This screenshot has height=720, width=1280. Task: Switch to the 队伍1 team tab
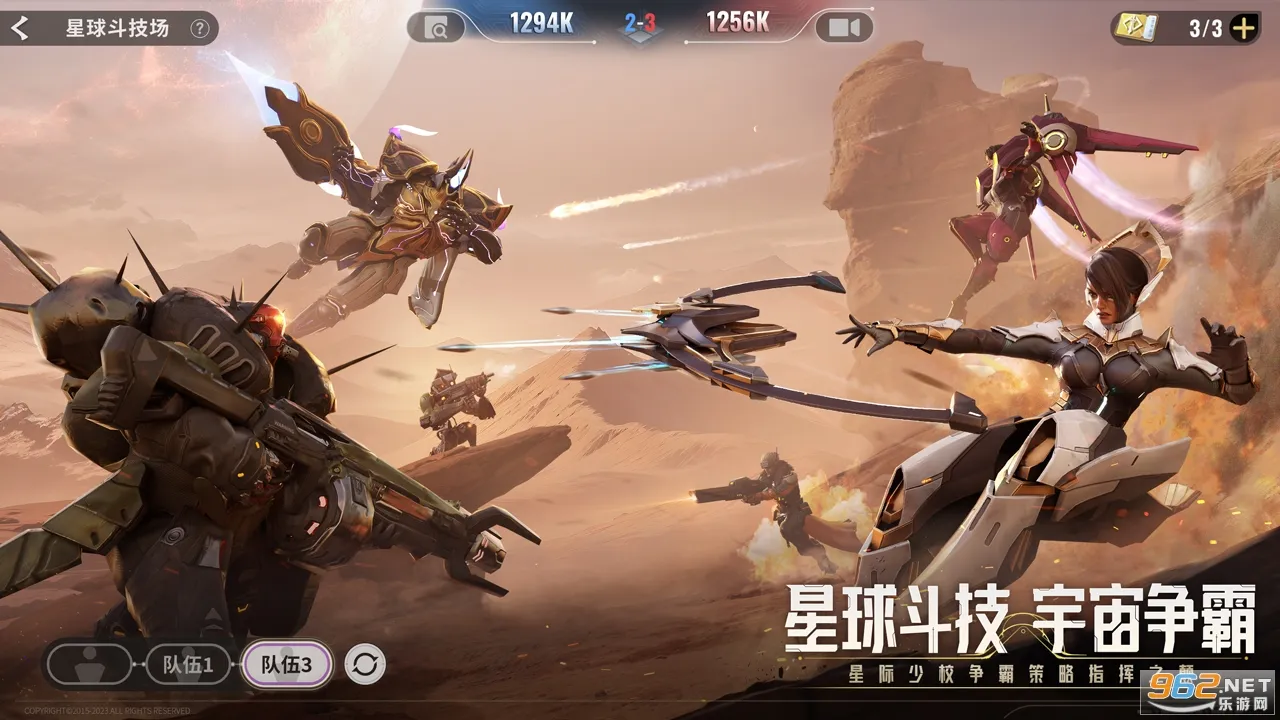point(188,664)
